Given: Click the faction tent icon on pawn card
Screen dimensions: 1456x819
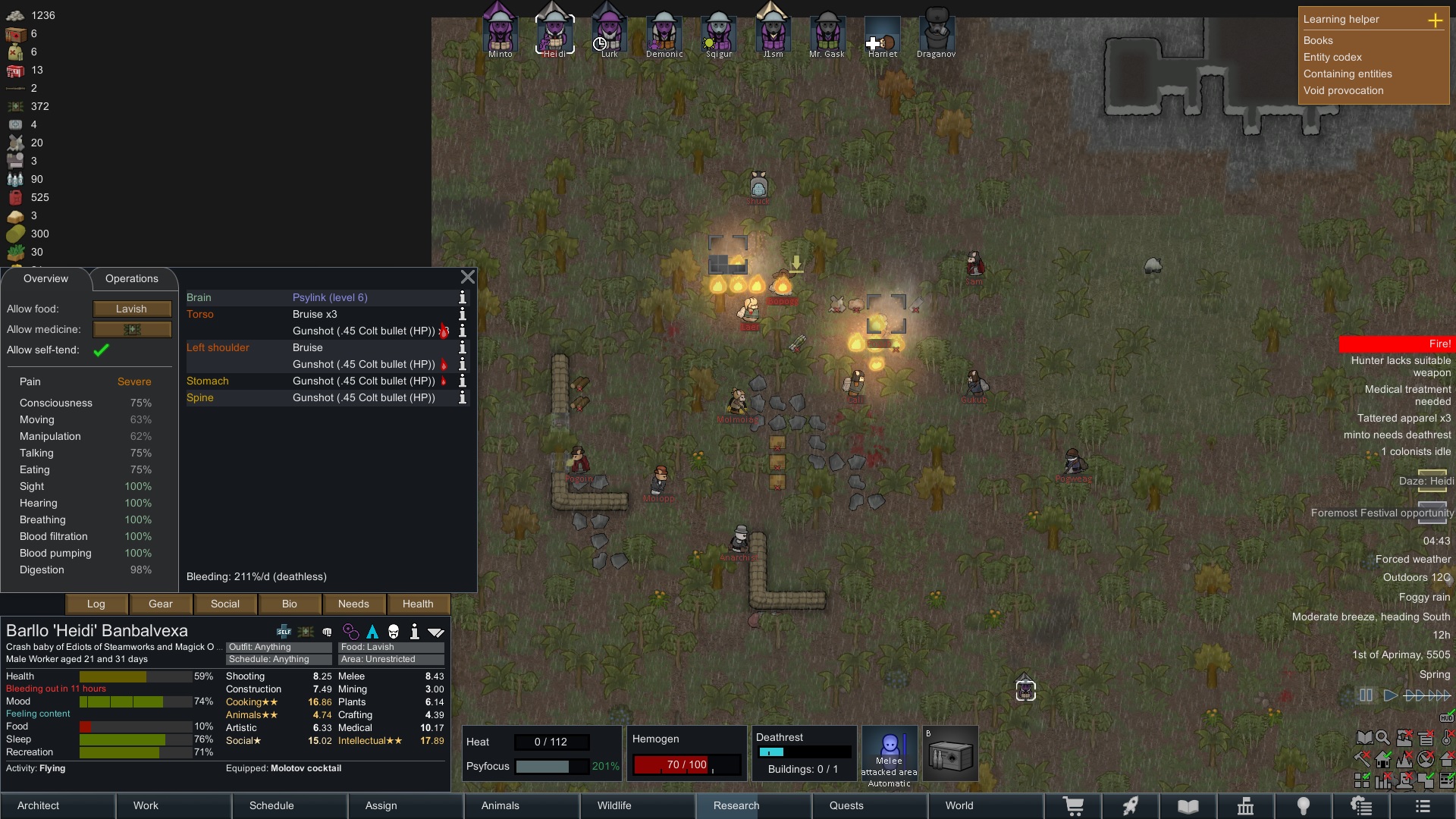Looking at the screenshot, I should click(x=373, y=632).
